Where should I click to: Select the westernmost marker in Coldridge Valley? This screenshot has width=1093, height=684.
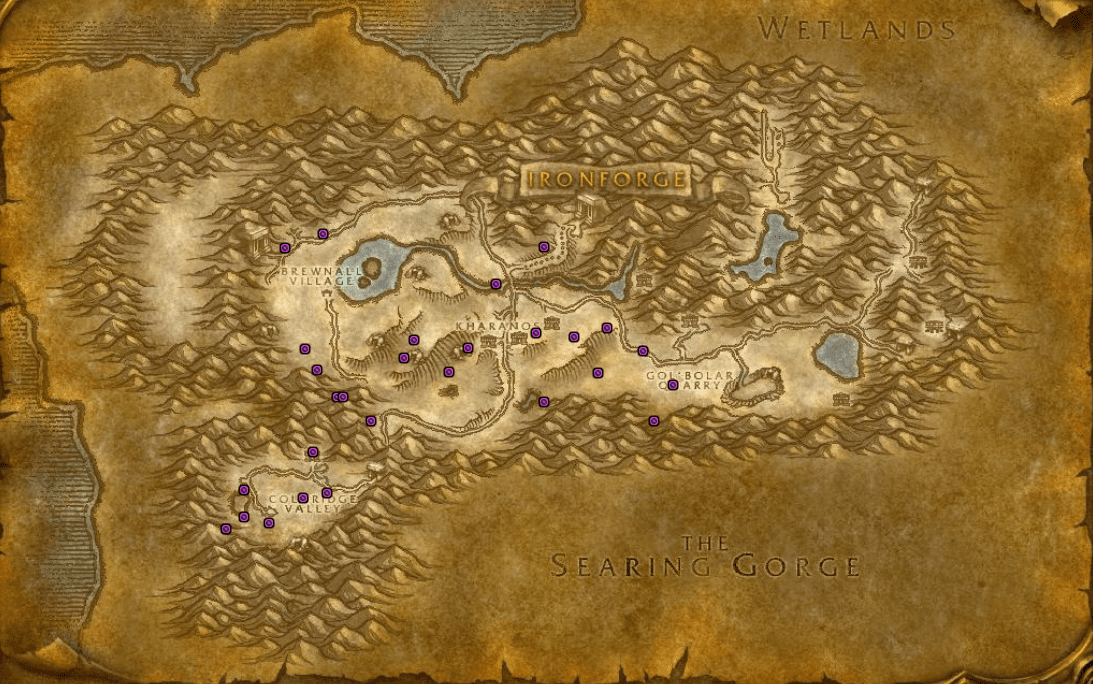point(226,528)
